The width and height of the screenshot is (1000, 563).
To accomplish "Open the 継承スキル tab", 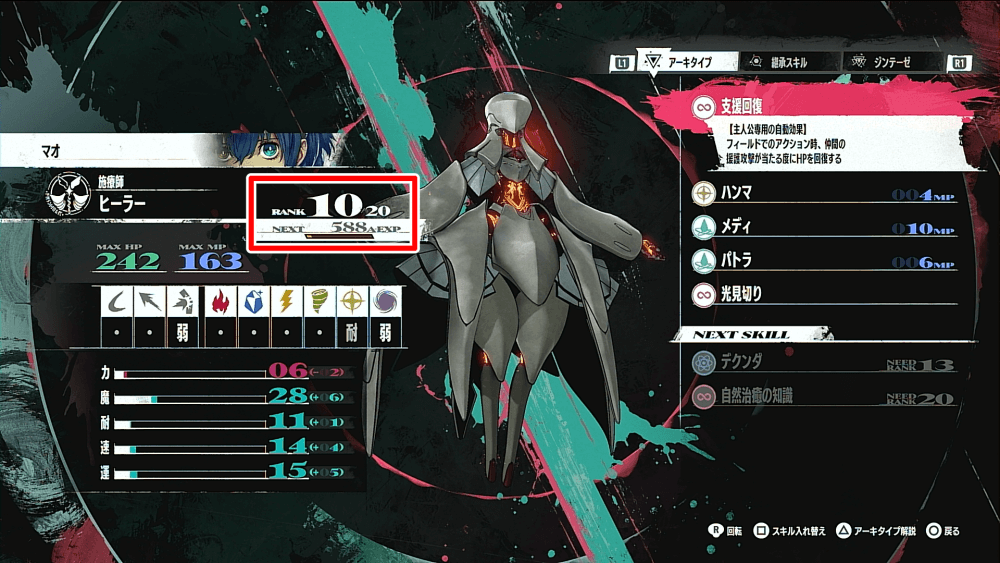I will [783, 63].
